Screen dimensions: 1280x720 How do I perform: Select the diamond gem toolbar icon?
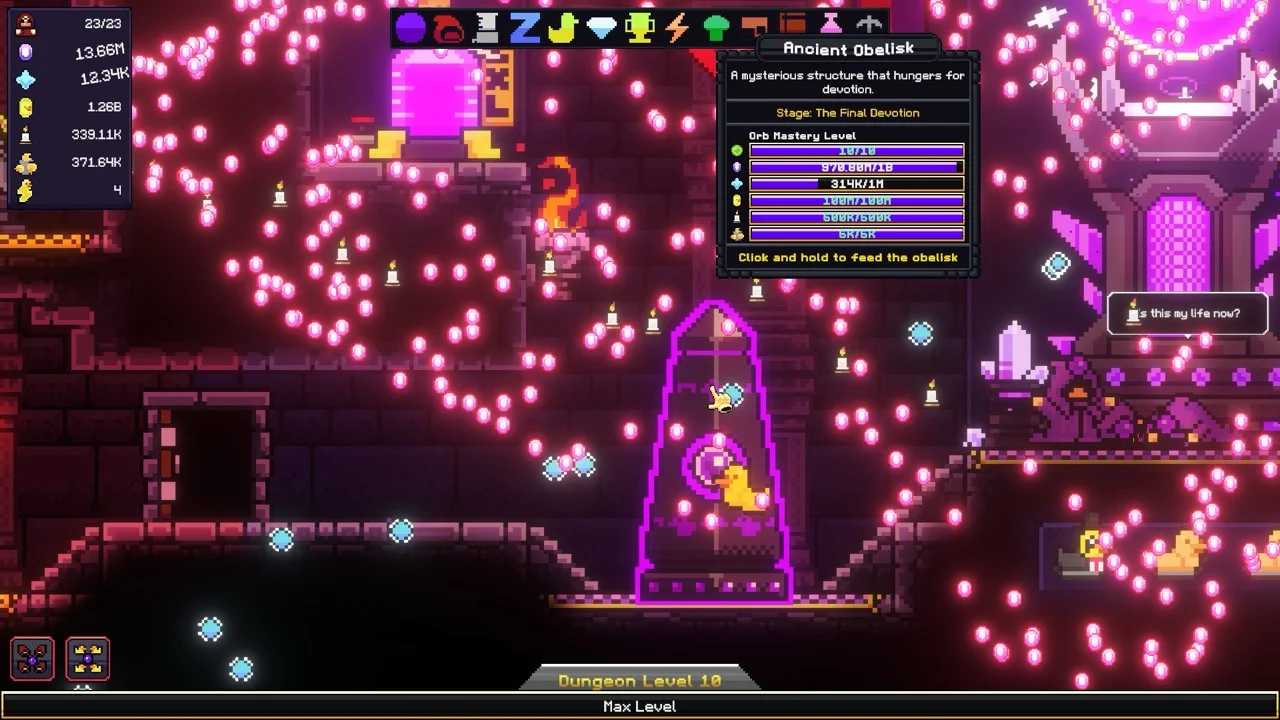click(601, 28)
